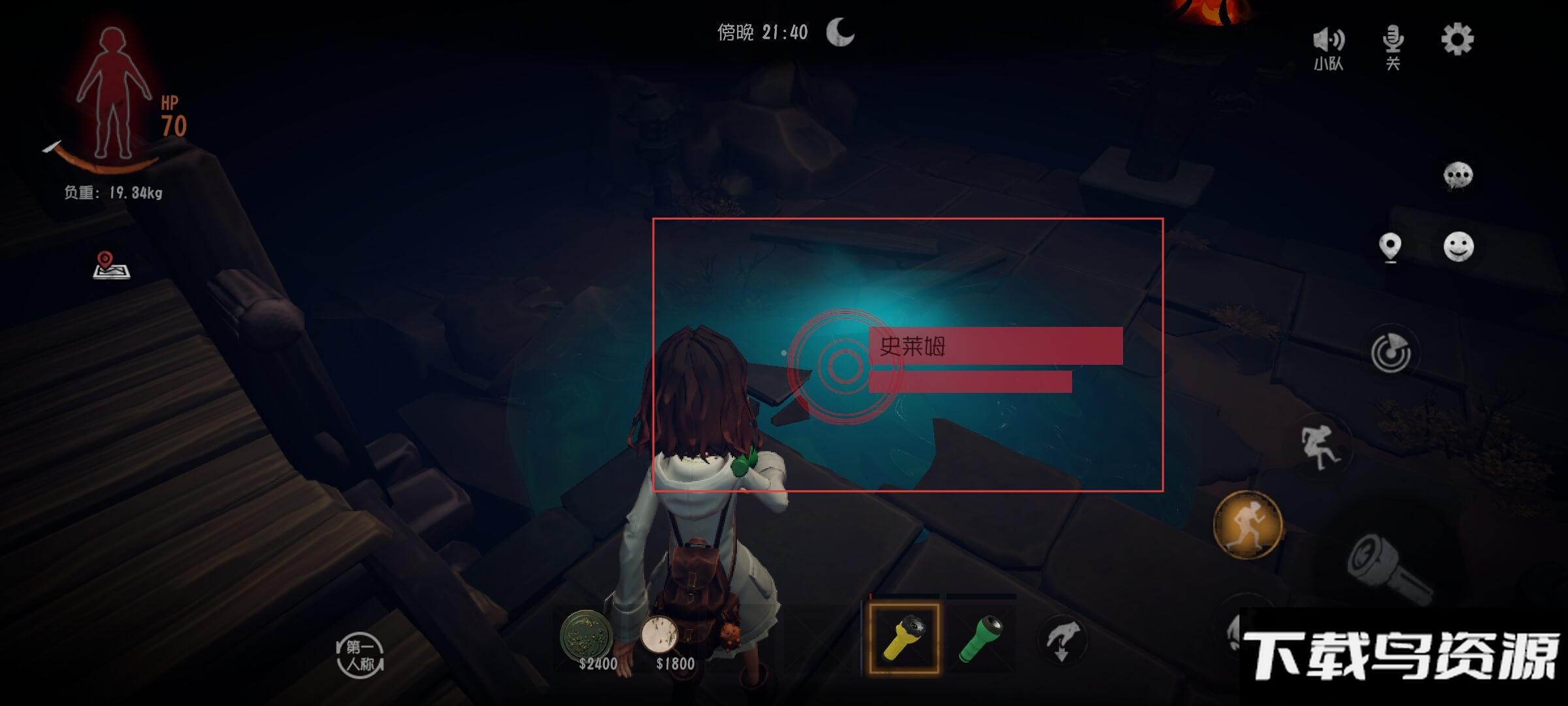Switch view with the 第一人称 button
Screen dimensions: 1568x706
pyautogui.click(x=360, y=656)
